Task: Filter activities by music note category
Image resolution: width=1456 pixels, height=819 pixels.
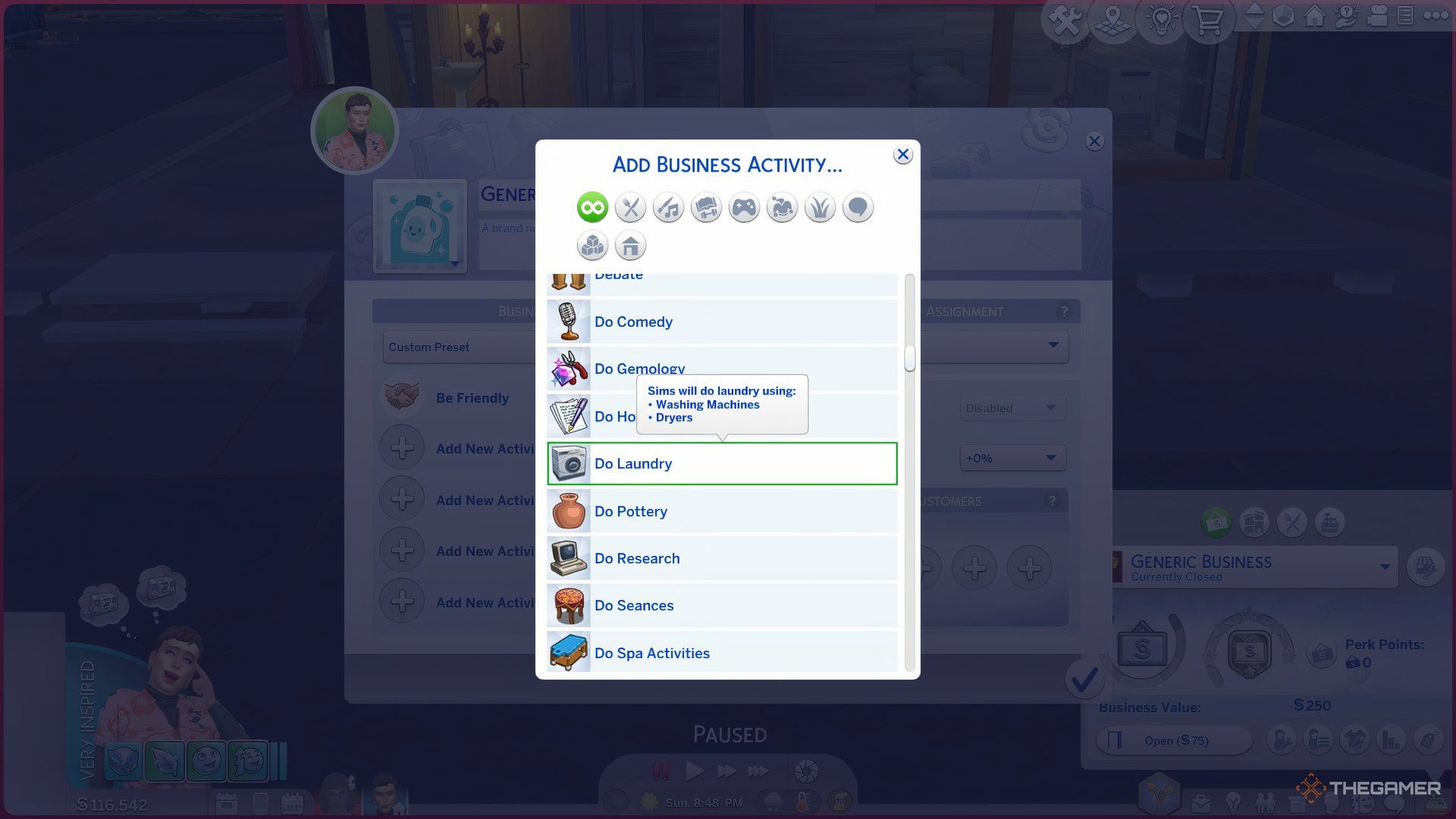Action: [x=668, y=208]
